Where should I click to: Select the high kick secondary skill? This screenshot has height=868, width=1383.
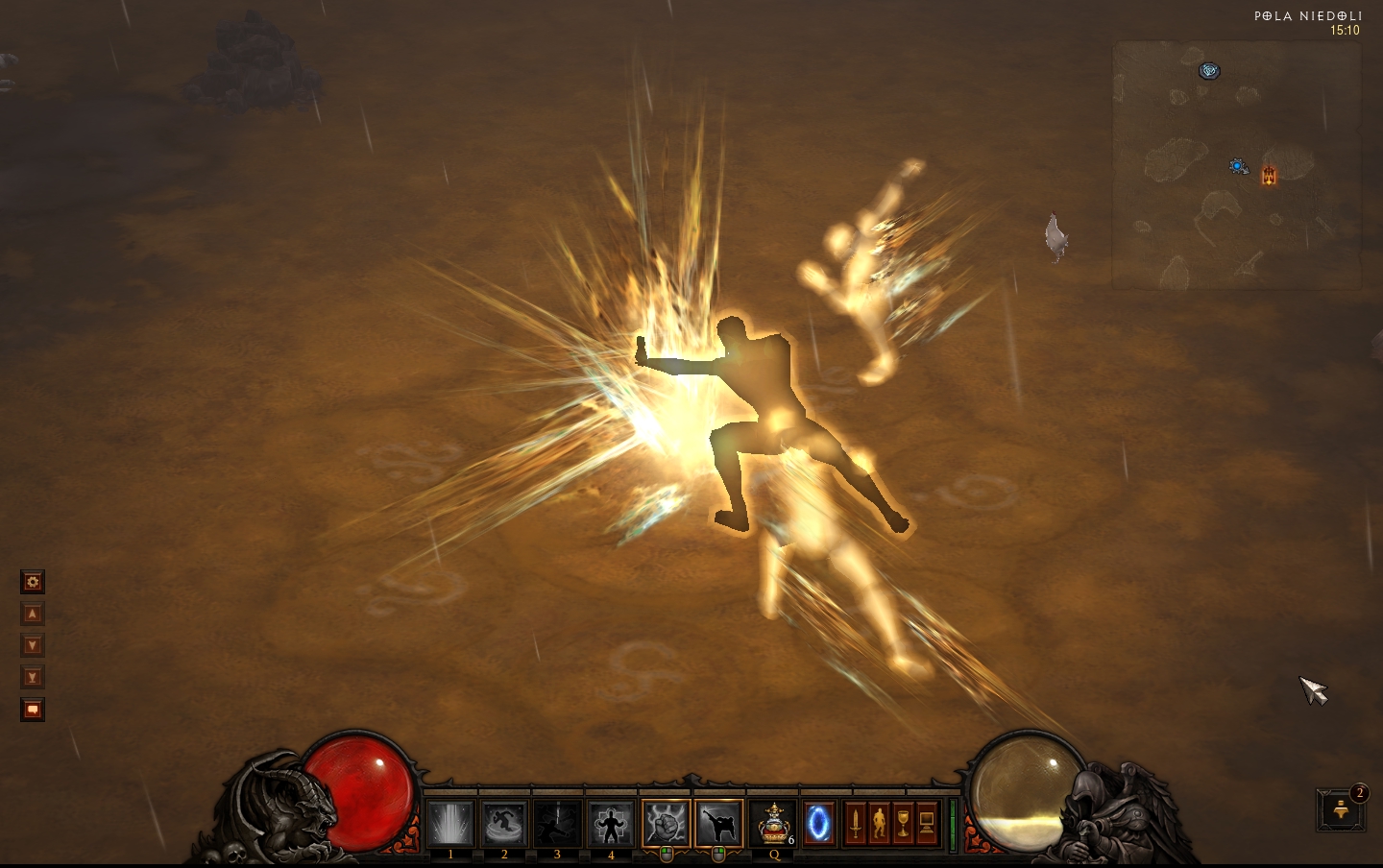click(718, 824)
